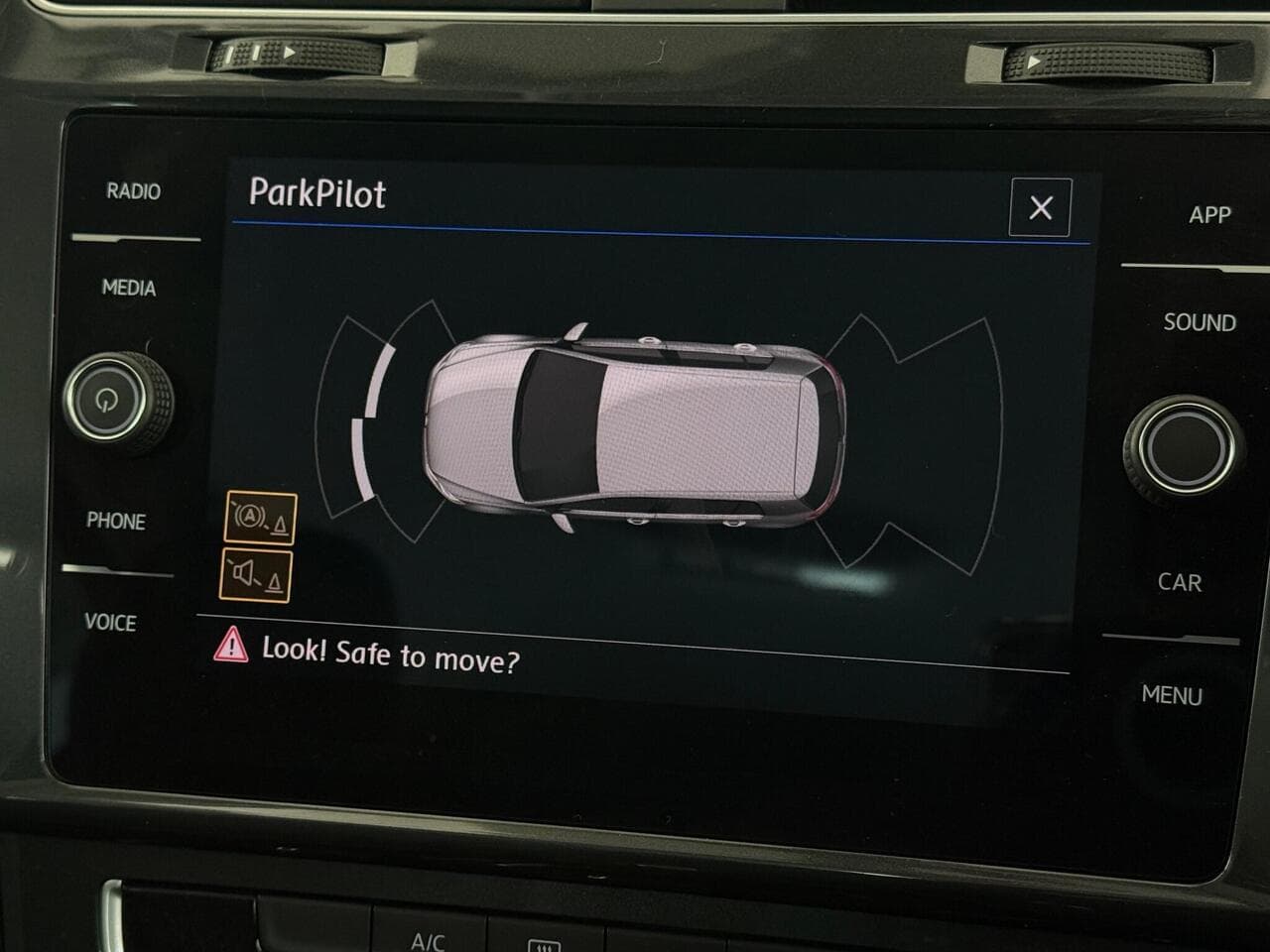
Task: Open the PHONE menu
Action: (117, 522)
